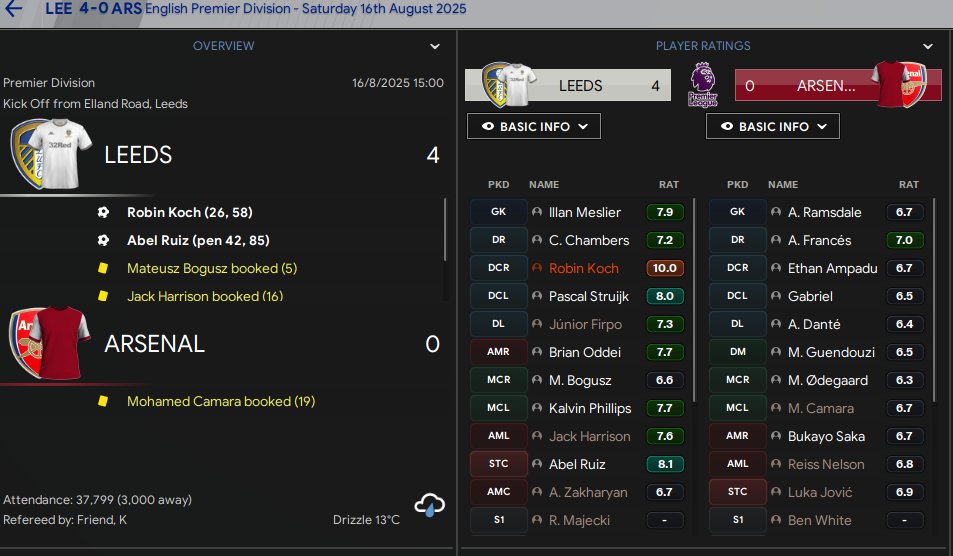The width and height of the screenshot is (953, 556).
Task: Select the Abel Ruiz goals event
Action: coord(198,240)
